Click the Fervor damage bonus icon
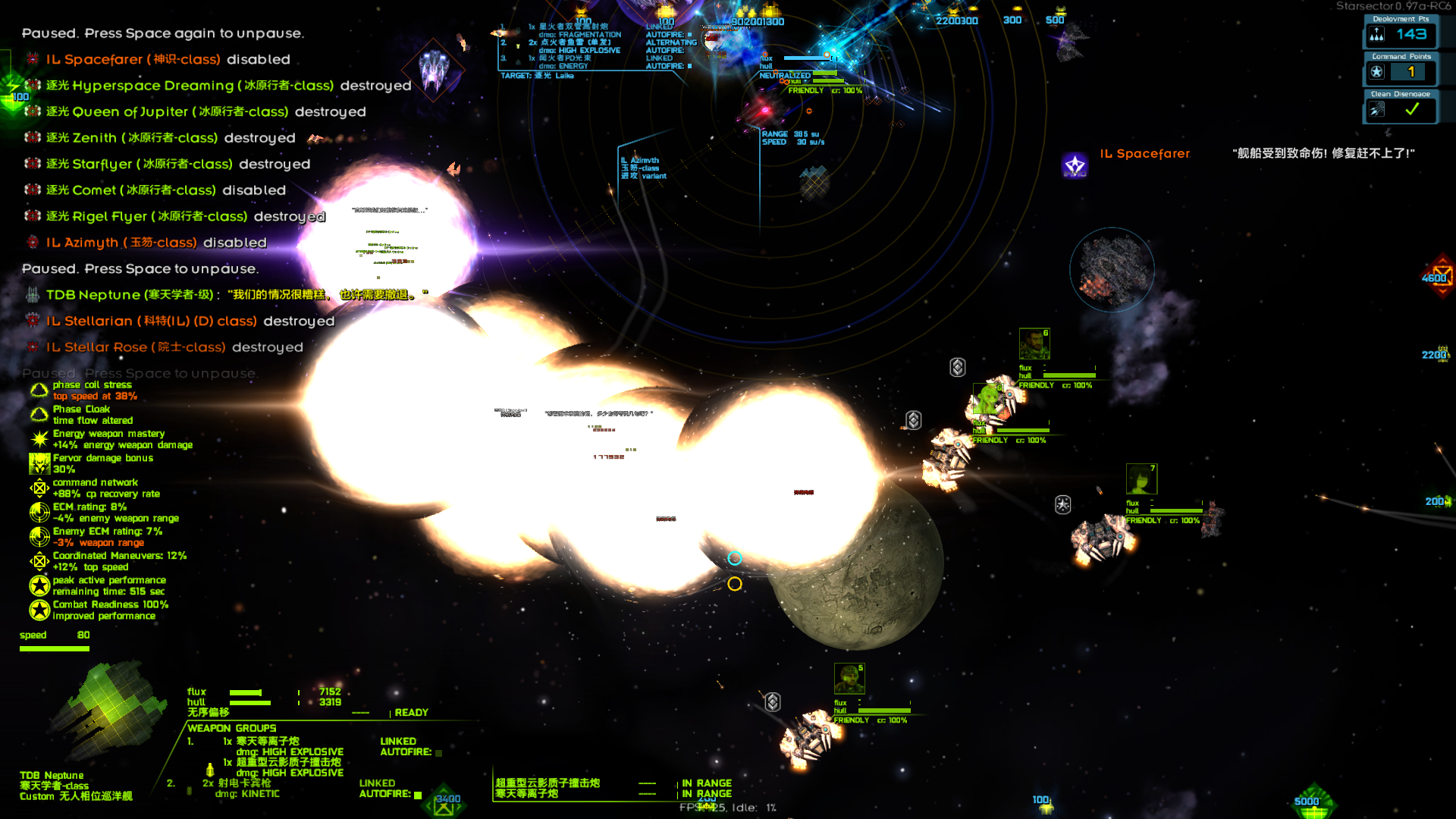This screenshot has width=1456, height=819. (x=38, y=463)
